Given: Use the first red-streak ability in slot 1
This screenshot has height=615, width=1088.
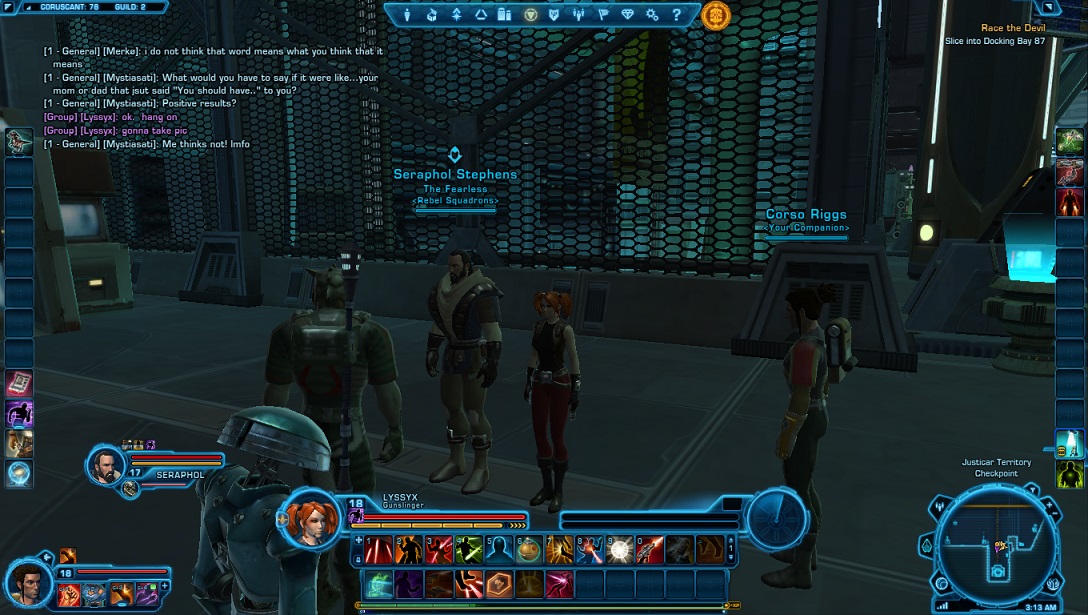Looking at the screenshot, I should point(378,549).
